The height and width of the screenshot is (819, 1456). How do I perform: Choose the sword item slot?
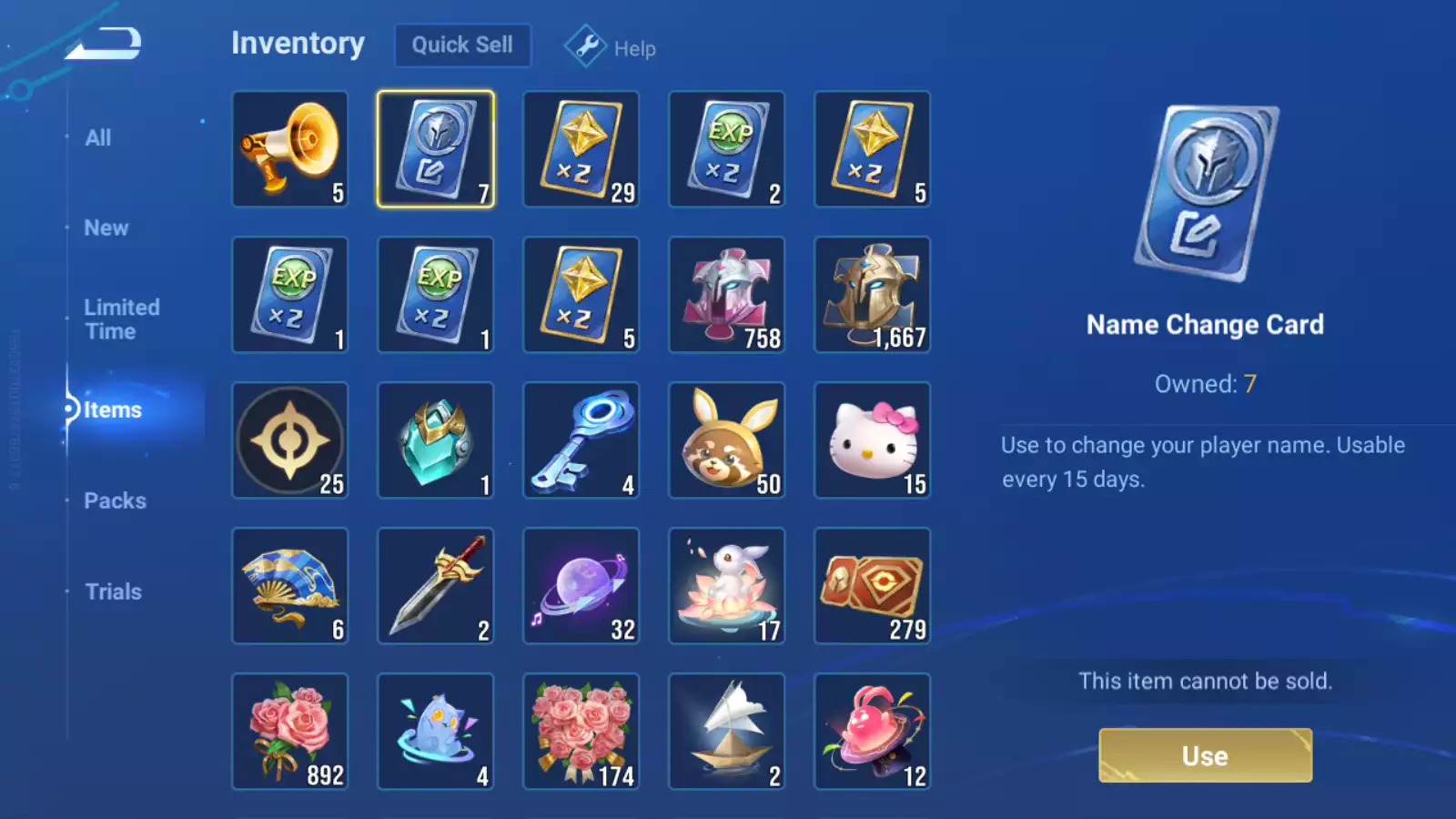436,586
